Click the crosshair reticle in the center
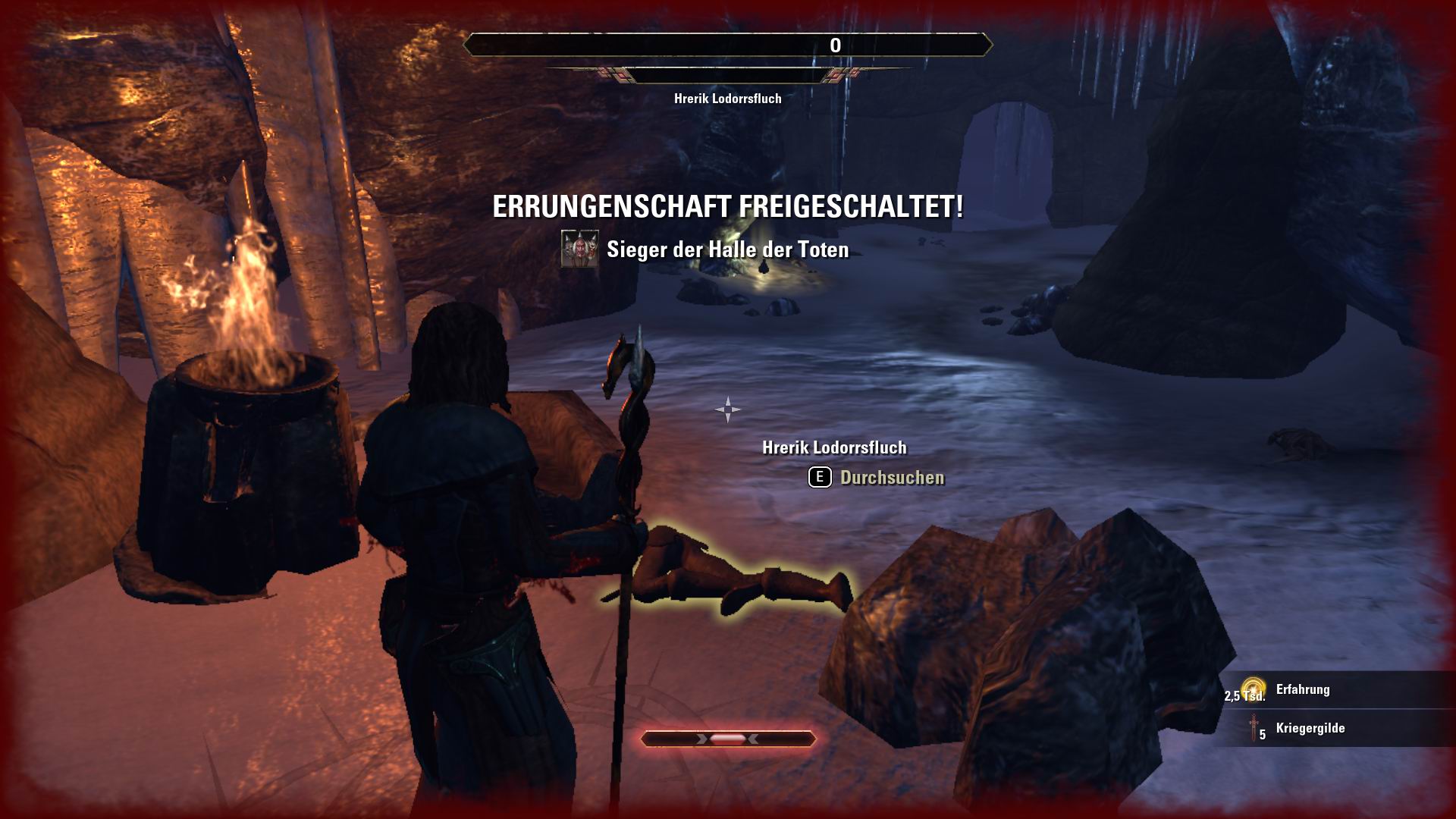 [x=728, y=409]
